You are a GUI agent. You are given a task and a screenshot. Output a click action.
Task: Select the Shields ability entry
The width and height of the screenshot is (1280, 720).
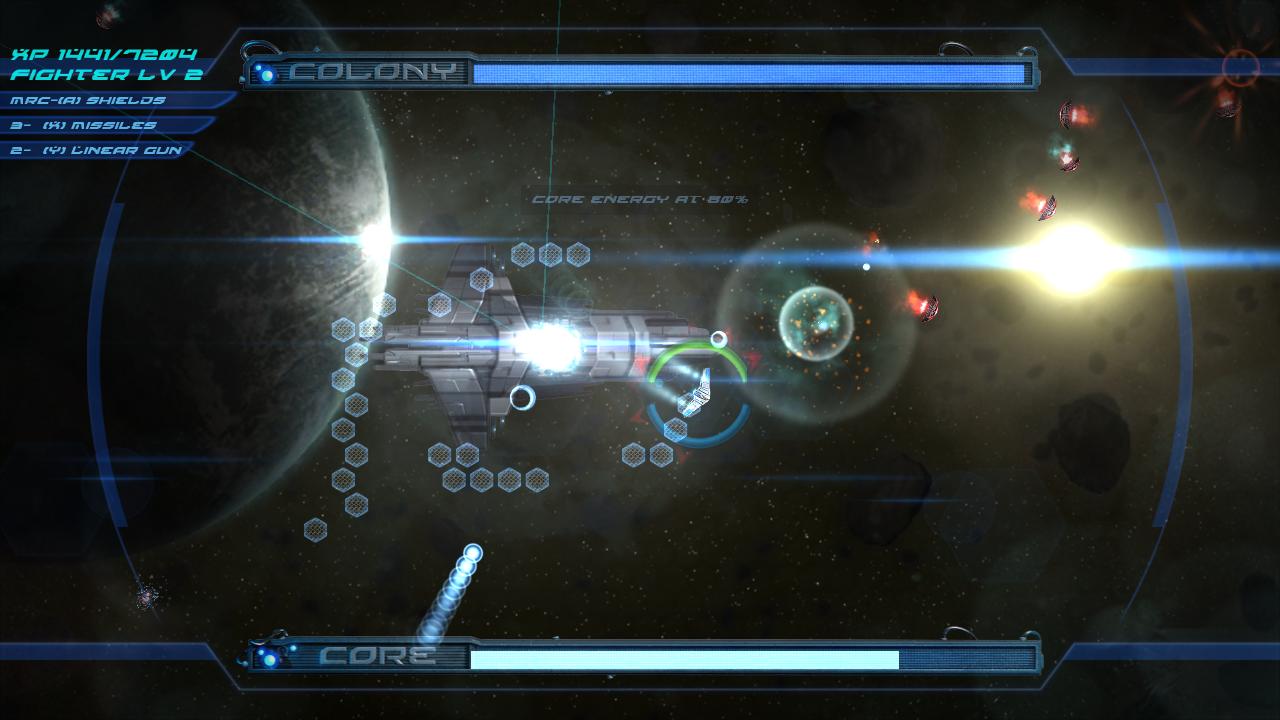(x=88, y=100)
